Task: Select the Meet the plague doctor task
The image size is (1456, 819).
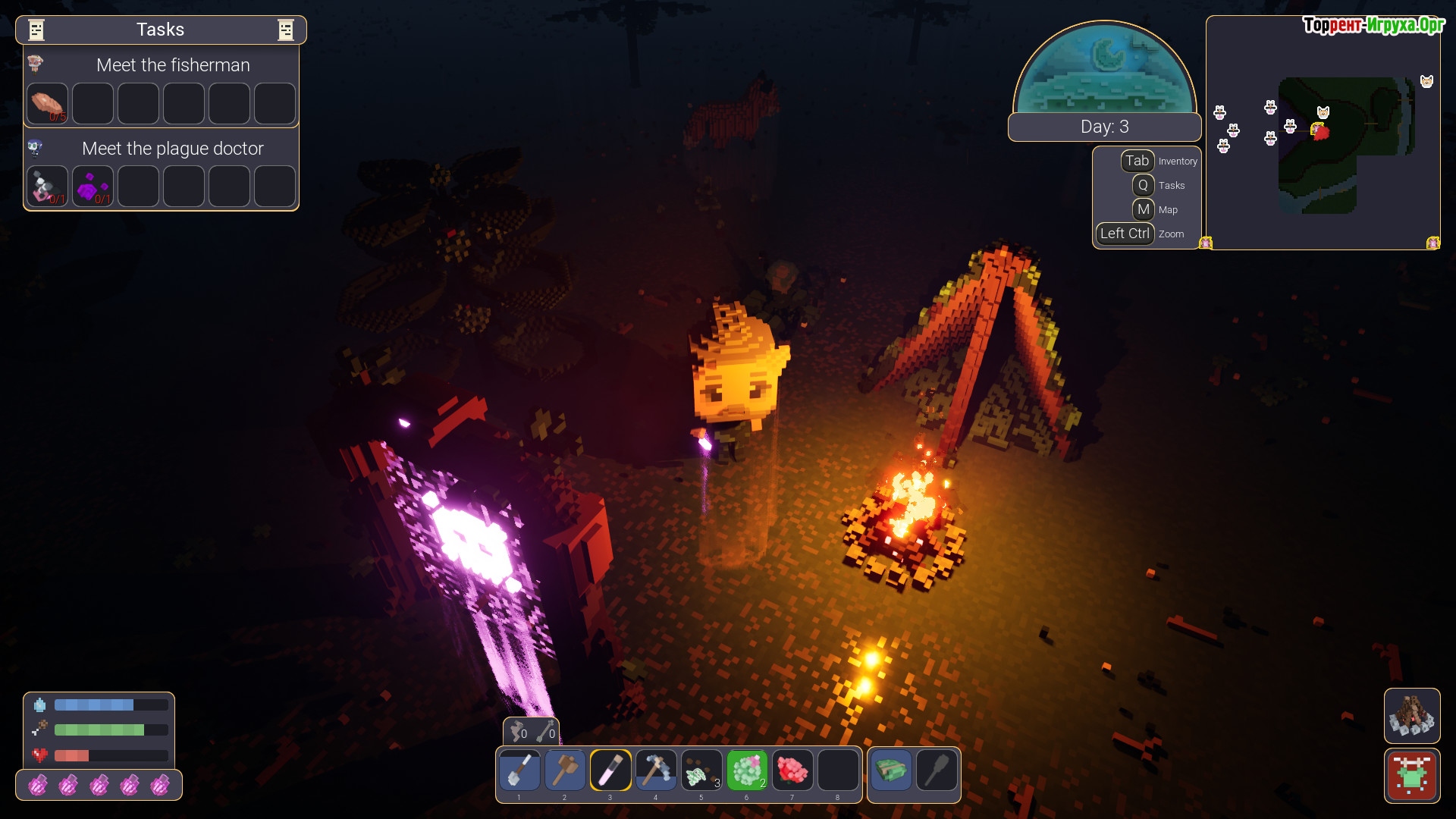Action: (x=173, y=149)
